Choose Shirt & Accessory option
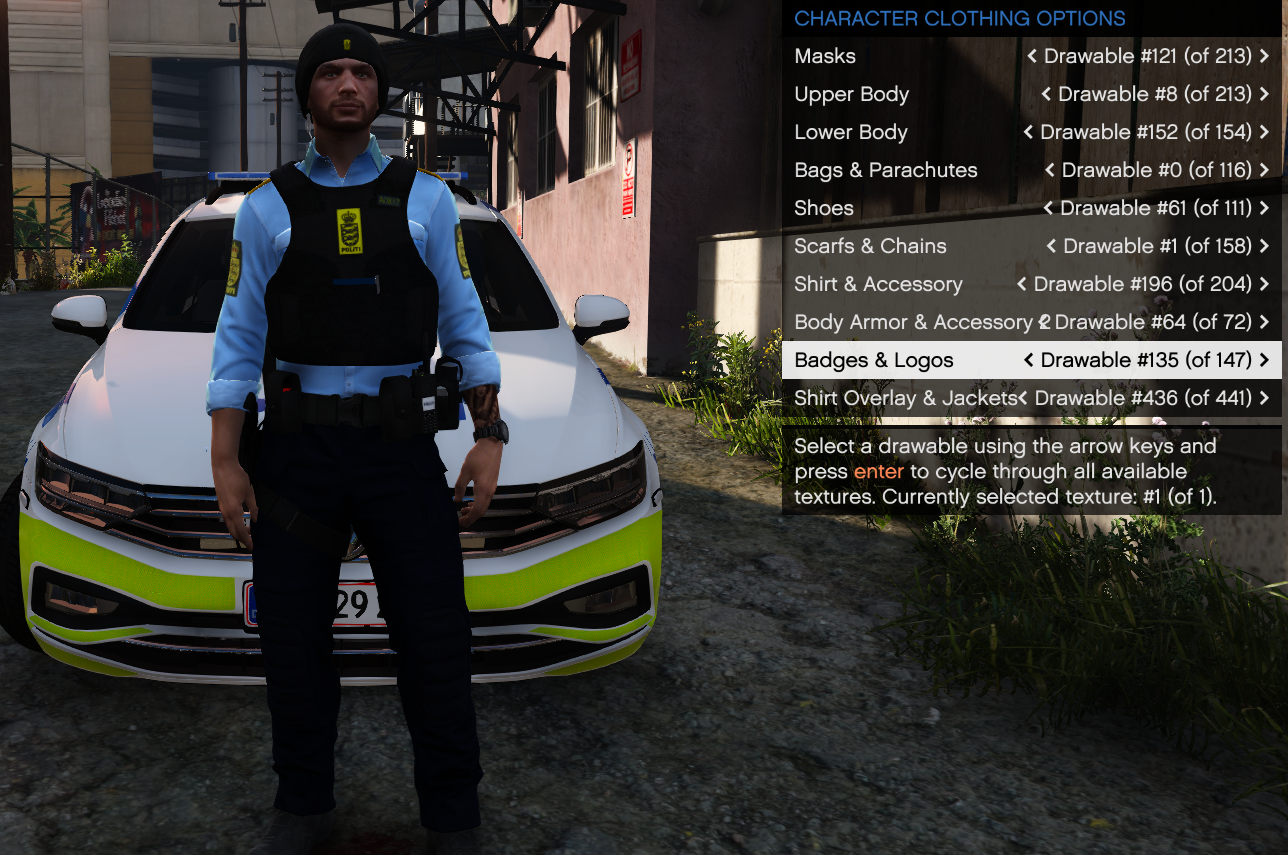Screen dimensions: 1288x855 [878, 285]
